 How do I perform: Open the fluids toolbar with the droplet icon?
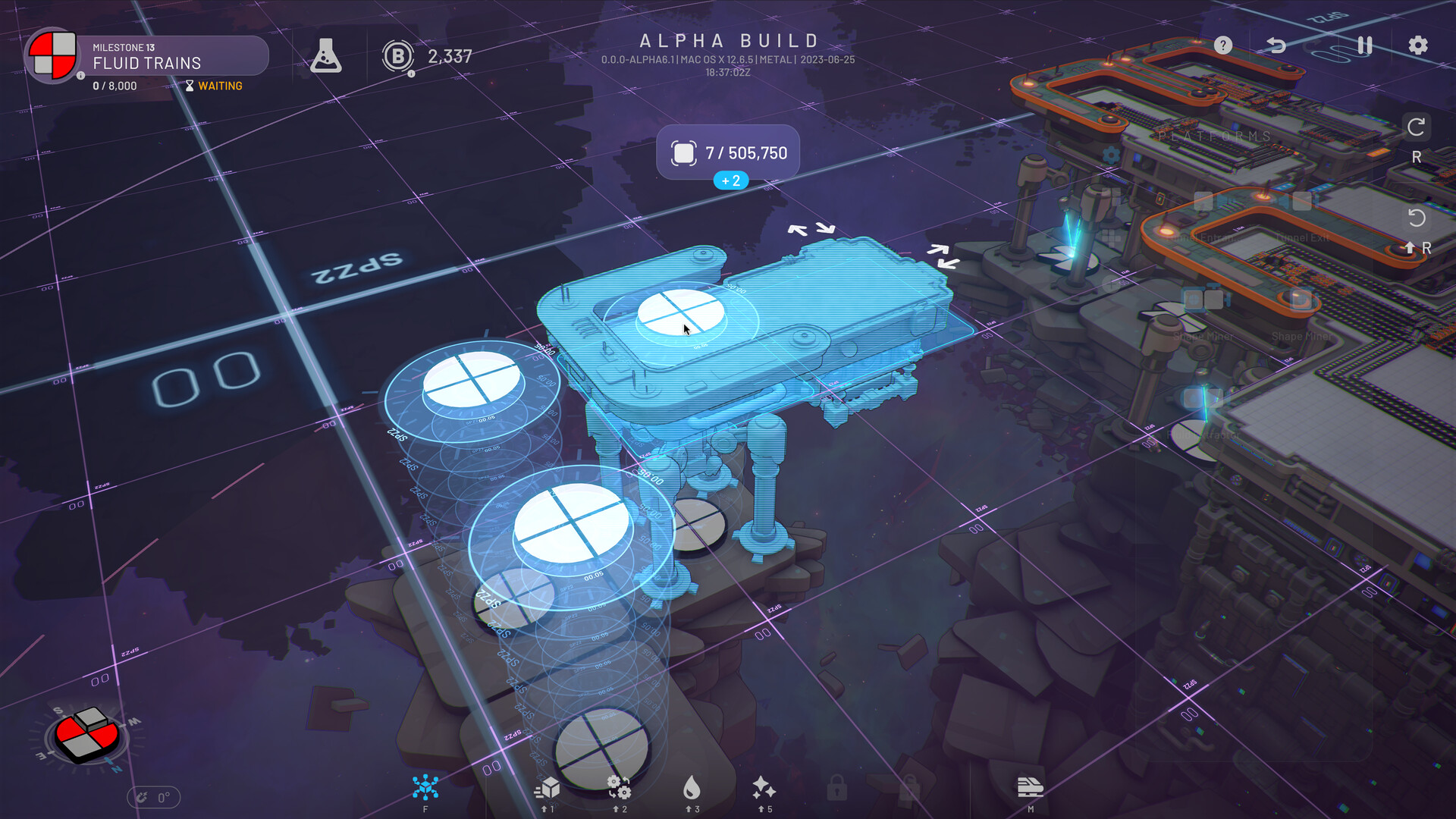pos(694,787)
